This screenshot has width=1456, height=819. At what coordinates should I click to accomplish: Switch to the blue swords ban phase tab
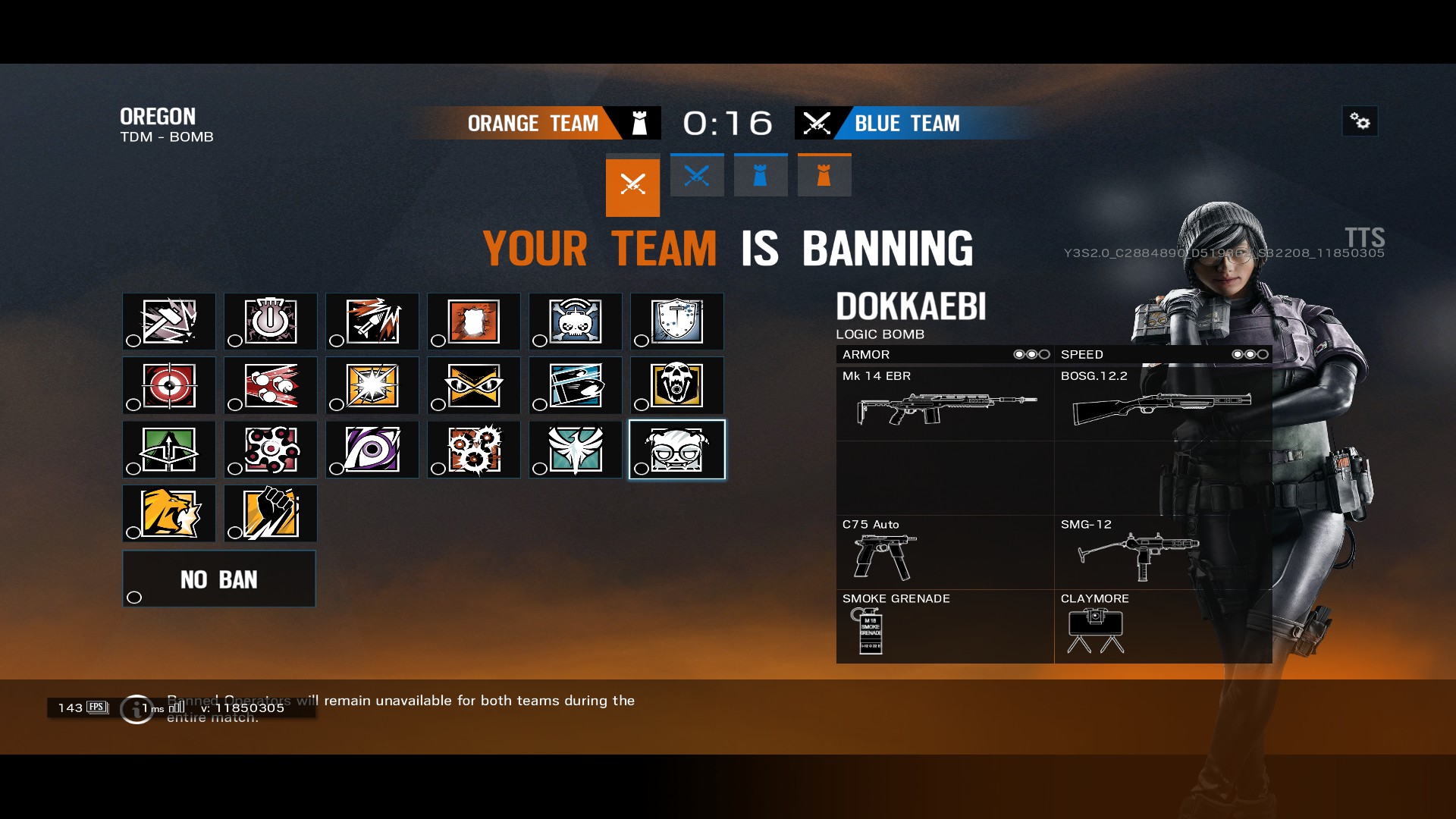coord(697,174)
